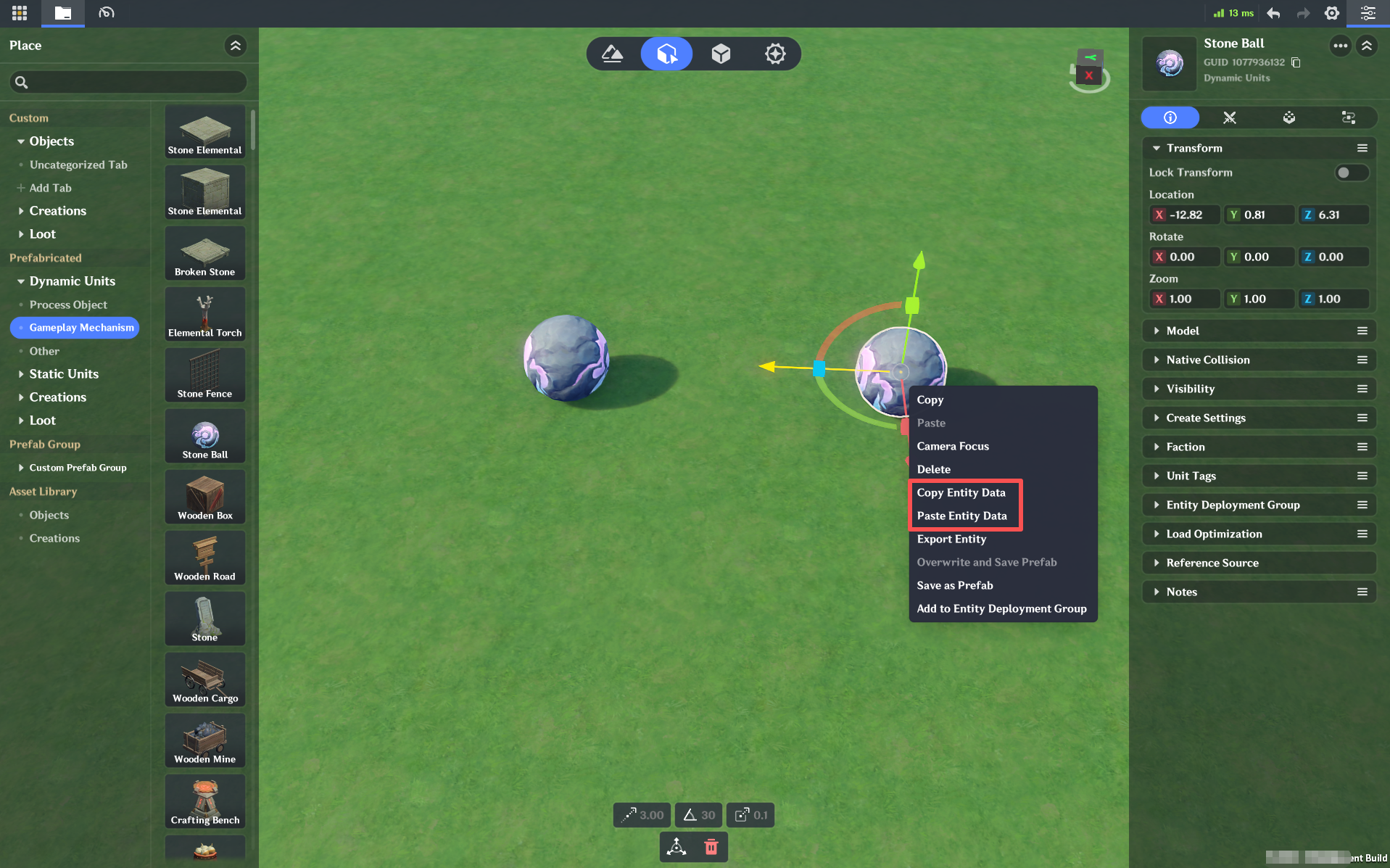Image resolution: width=1390 pixels, height=868 pixels.
Task: Select Paste Entity Data option
Action: [961, 516]
